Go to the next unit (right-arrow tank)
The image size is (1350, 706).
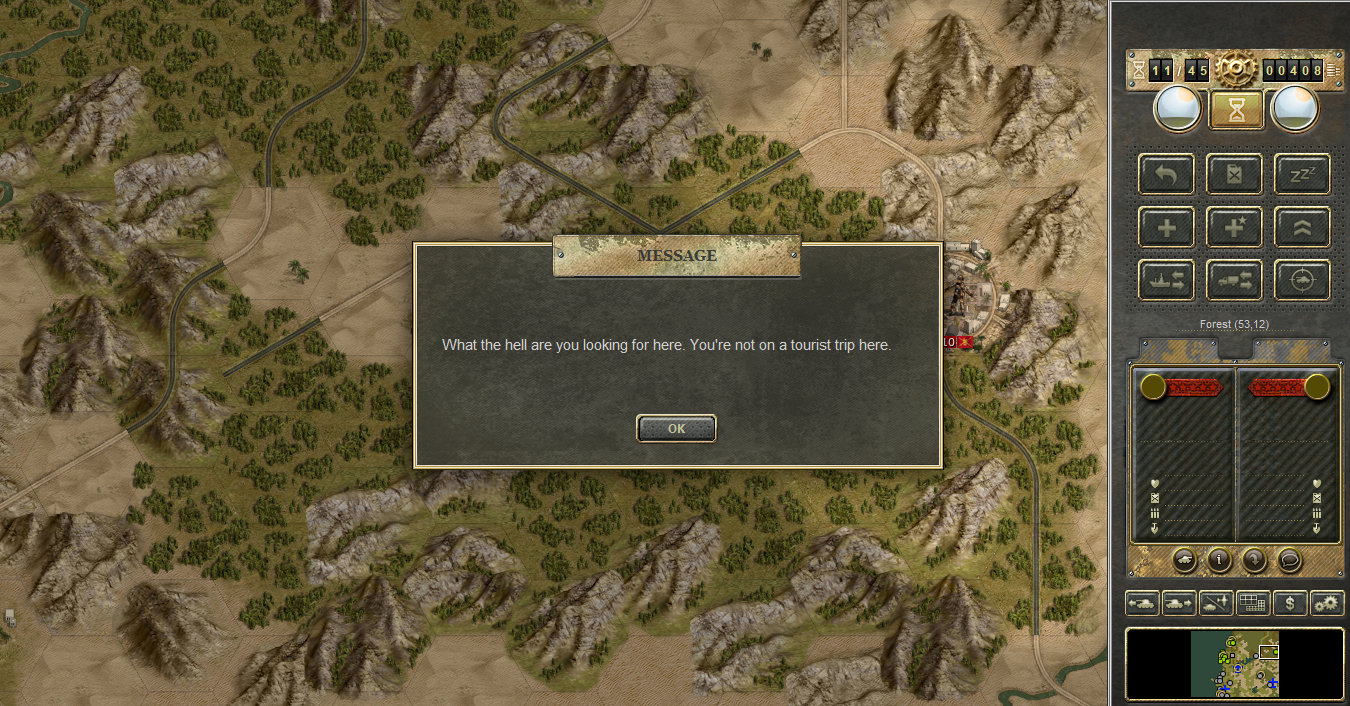pyautogui.click(x=1179, y=603)
